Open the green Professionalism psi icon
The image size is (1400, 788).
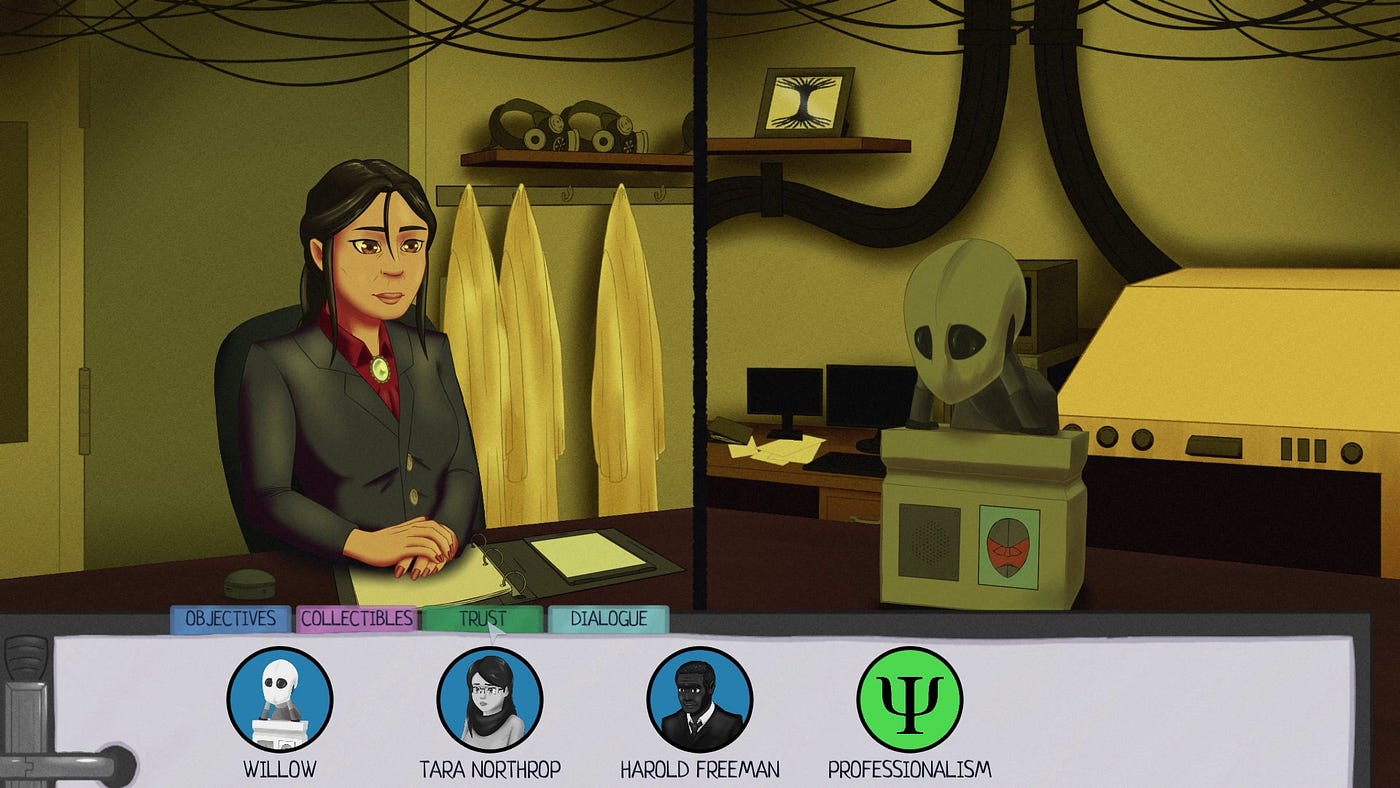click(x=909, y=699)
